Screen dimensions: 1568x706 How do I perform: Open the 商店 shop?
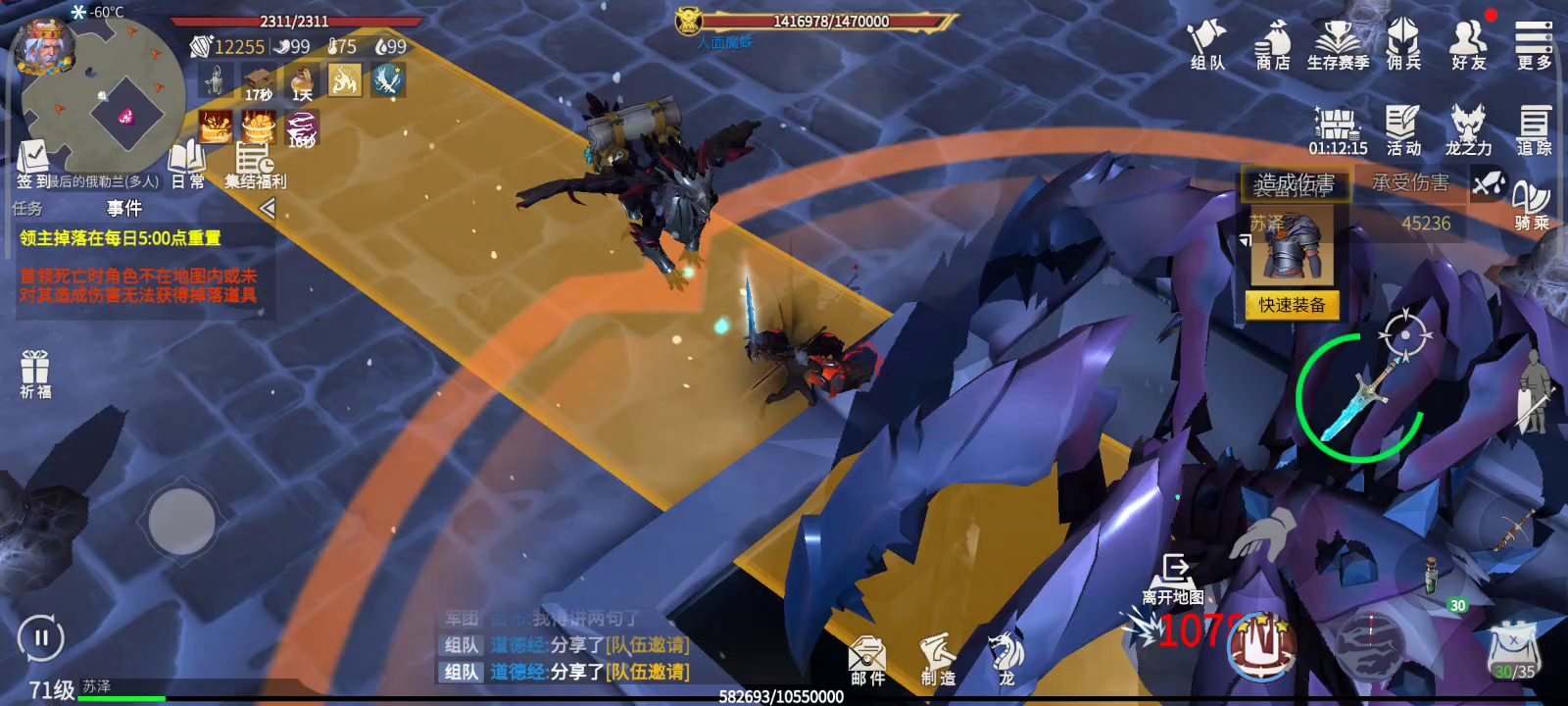tap(1273, 45)
